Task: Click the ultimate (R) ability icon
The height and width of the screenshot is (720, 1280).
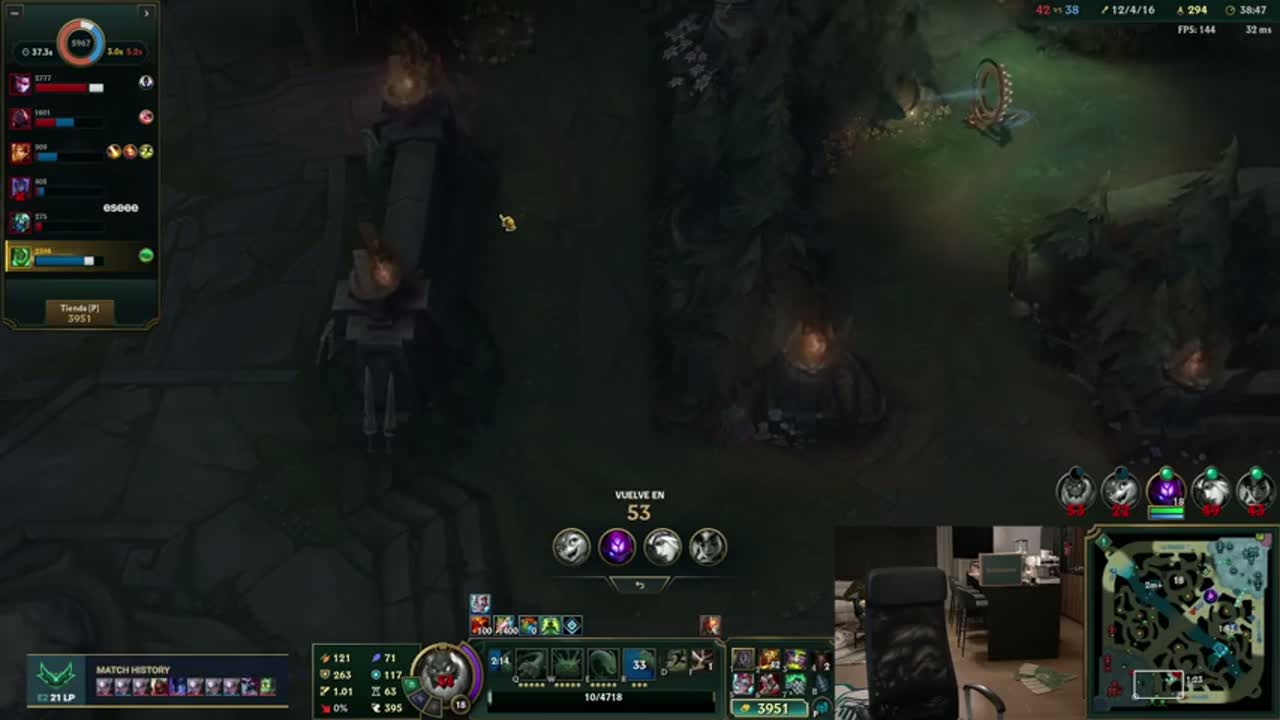Action: 639,660
